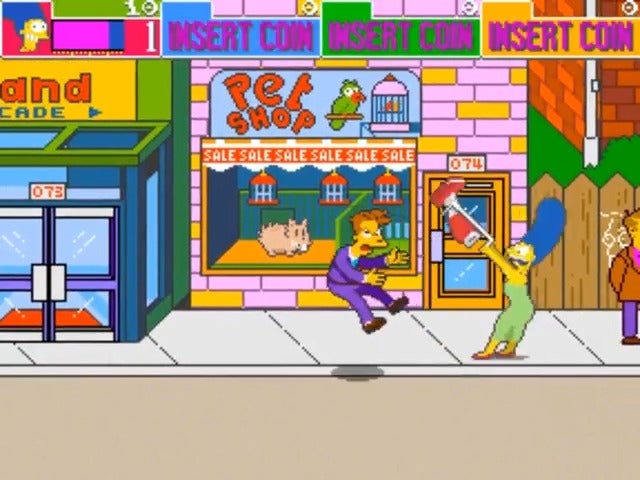Activate the yellow INSERT COIN panel
Screen dimensions: 640x480
560,36
